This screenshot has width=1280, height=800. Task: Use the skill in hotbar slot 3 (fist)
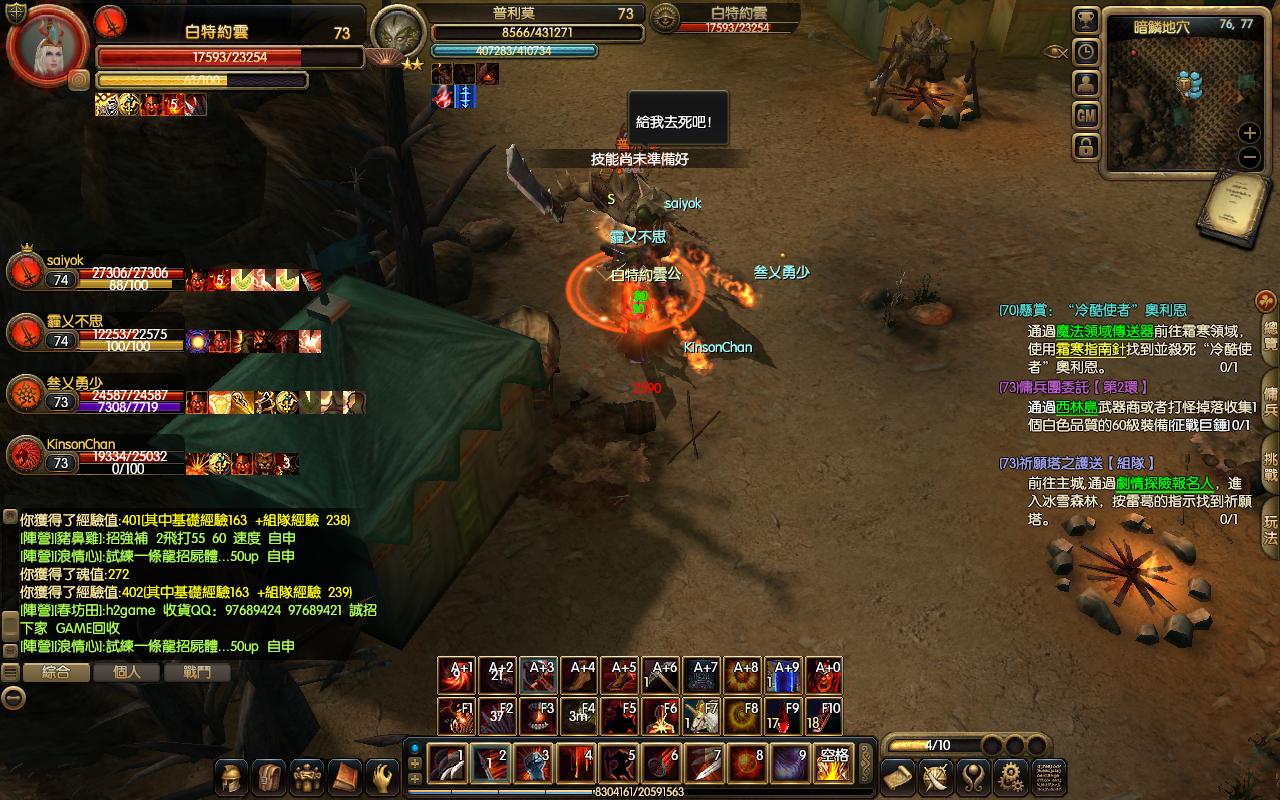click(533, 765)
